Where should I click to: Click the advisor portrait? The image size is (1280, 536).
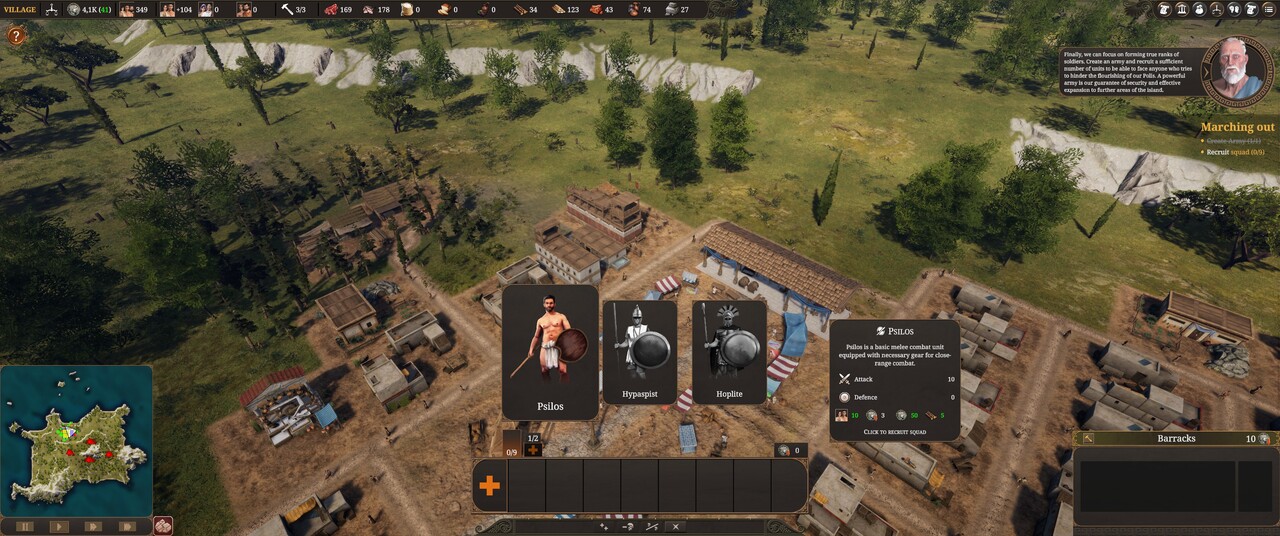pos(1237,70)
